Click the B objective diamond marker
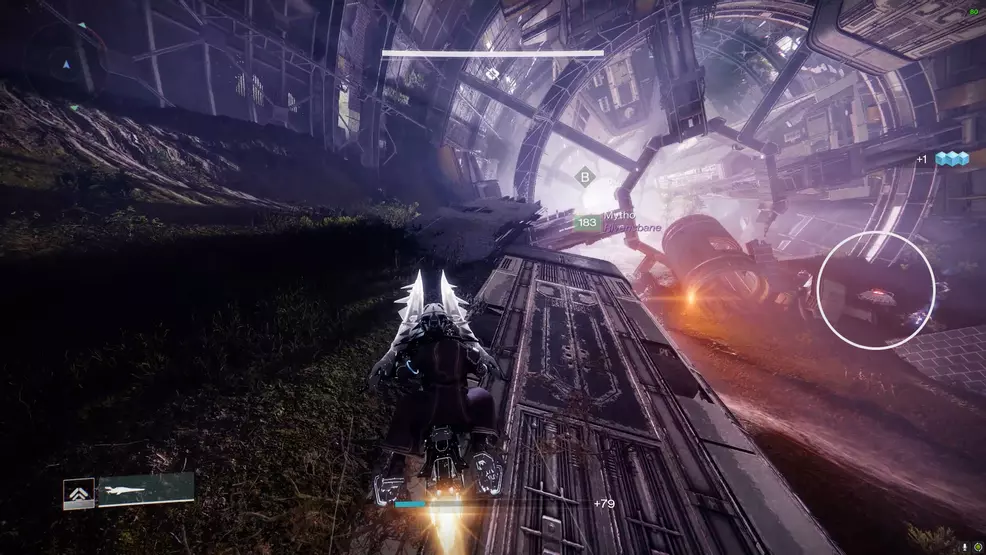 (x=583, y=178)
